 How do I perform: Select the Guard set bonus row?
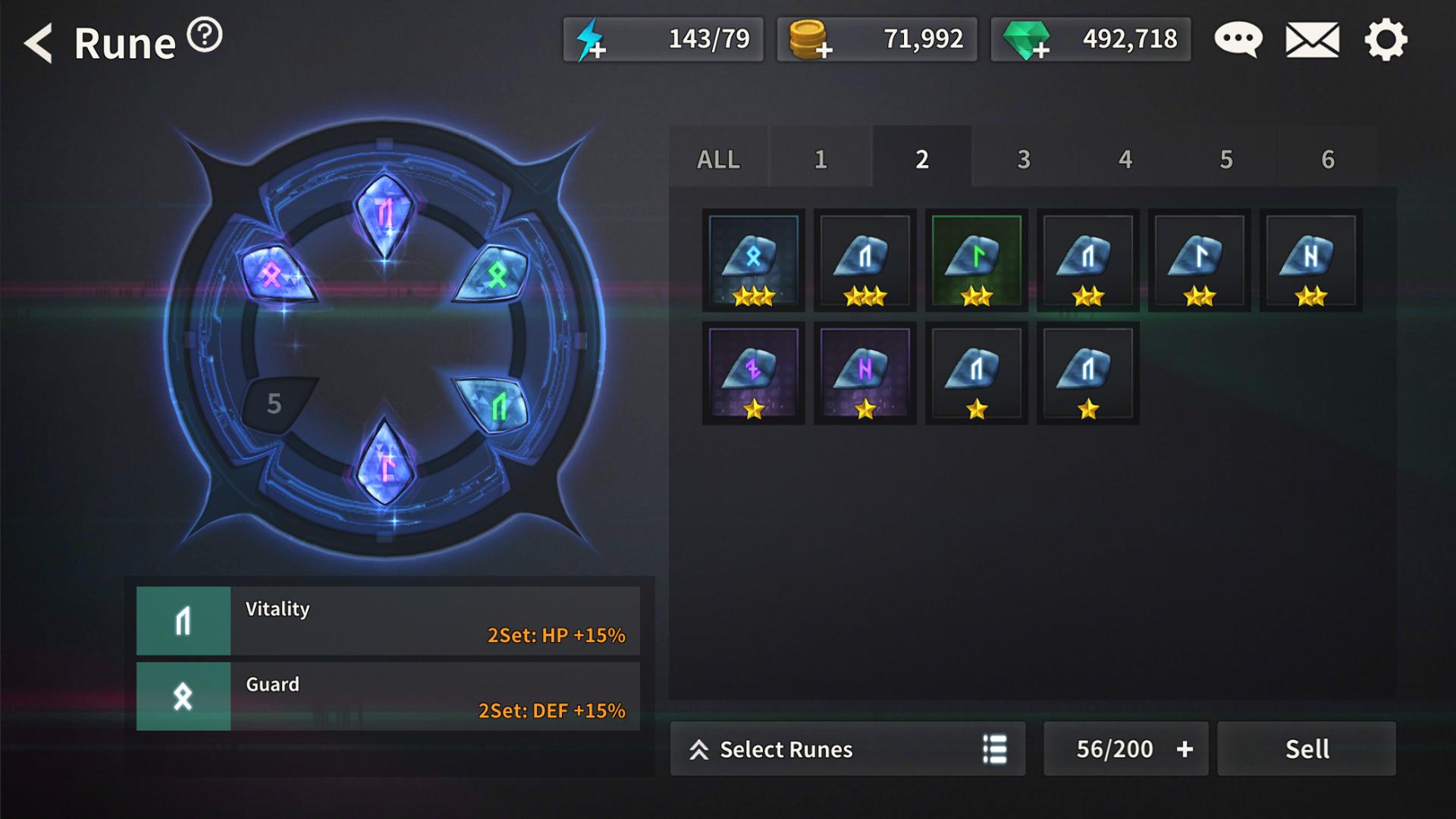tap(388, 696)
